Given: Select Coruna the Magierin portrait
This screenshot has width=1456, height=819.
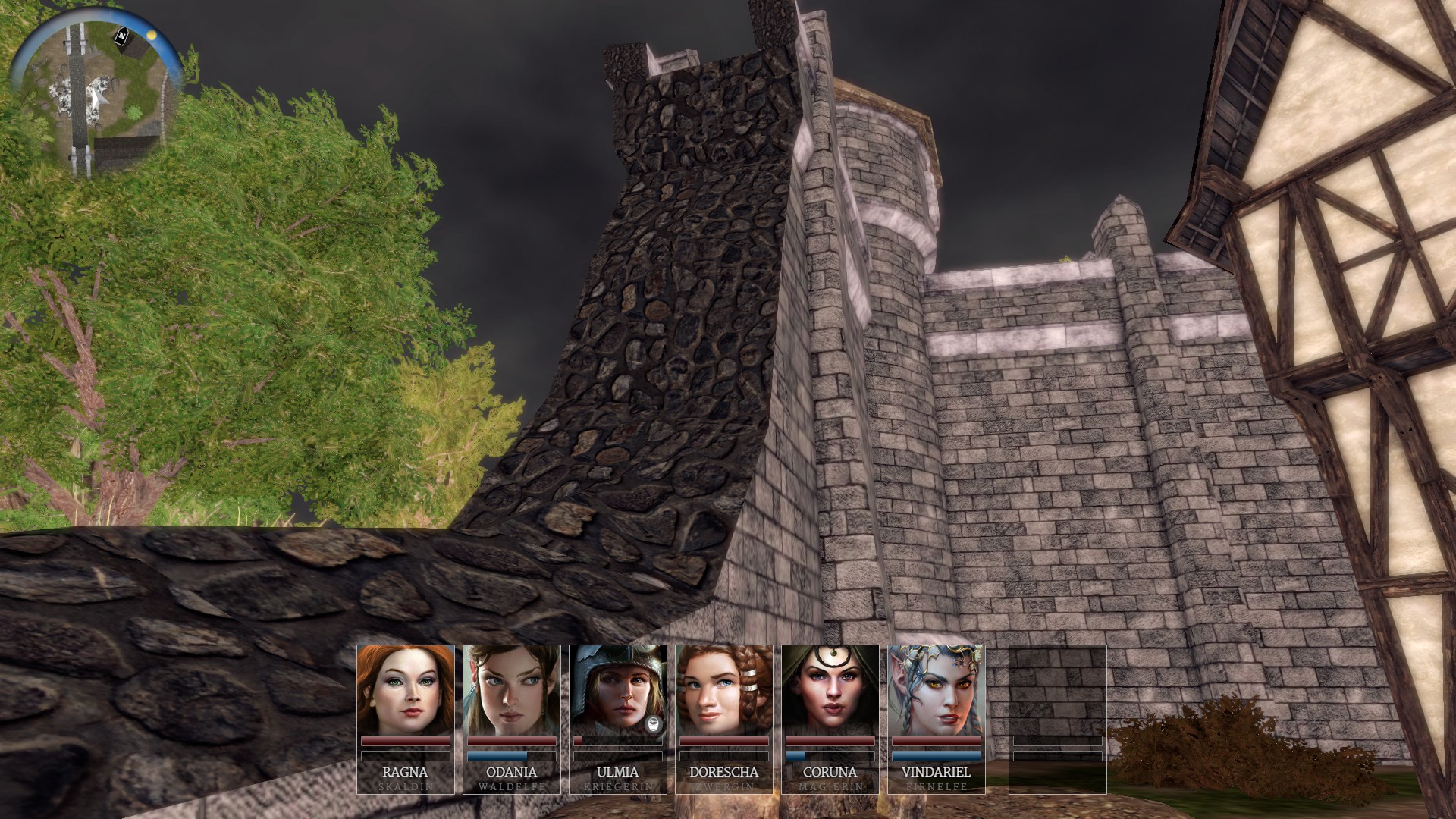Looking at the screenshot, I should click(x=830, y=690).
